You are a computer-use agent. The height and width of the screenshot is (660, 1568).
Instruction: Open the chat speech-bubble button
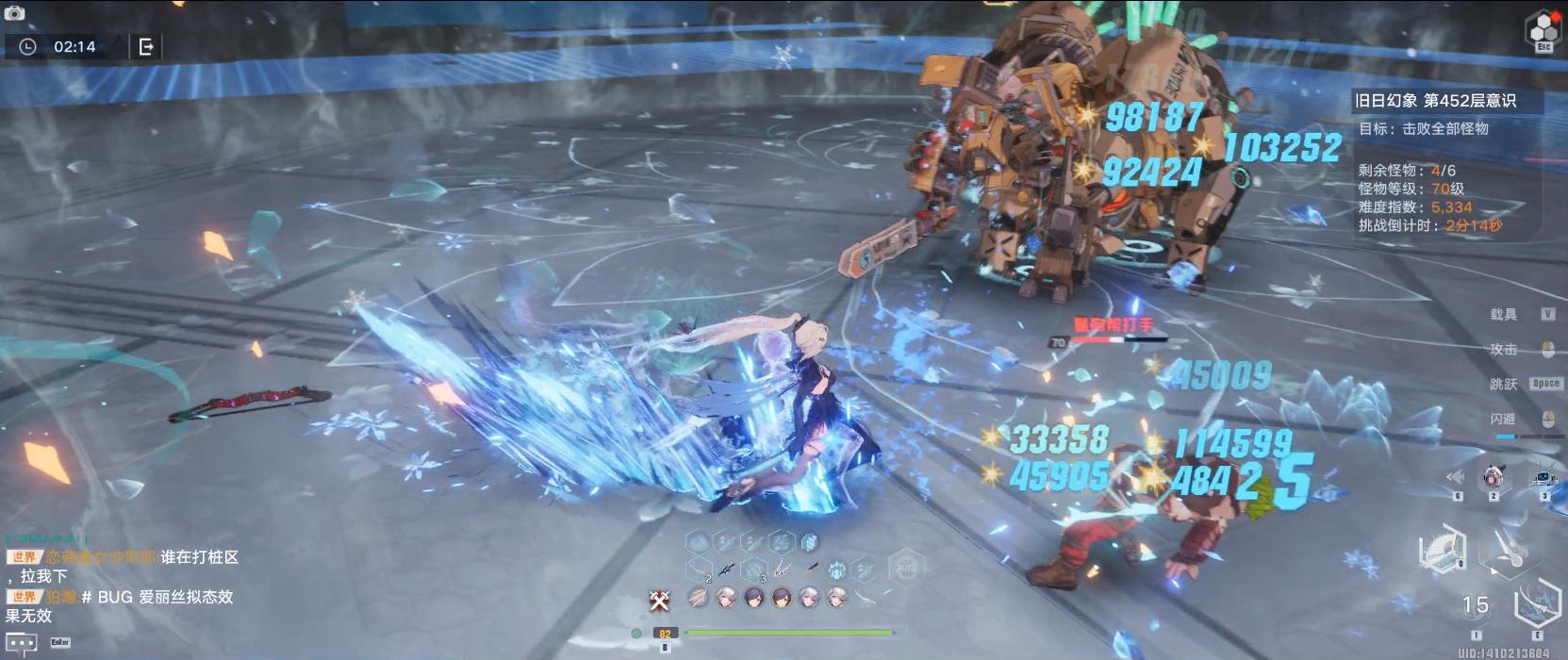click(x=22, y=643)
